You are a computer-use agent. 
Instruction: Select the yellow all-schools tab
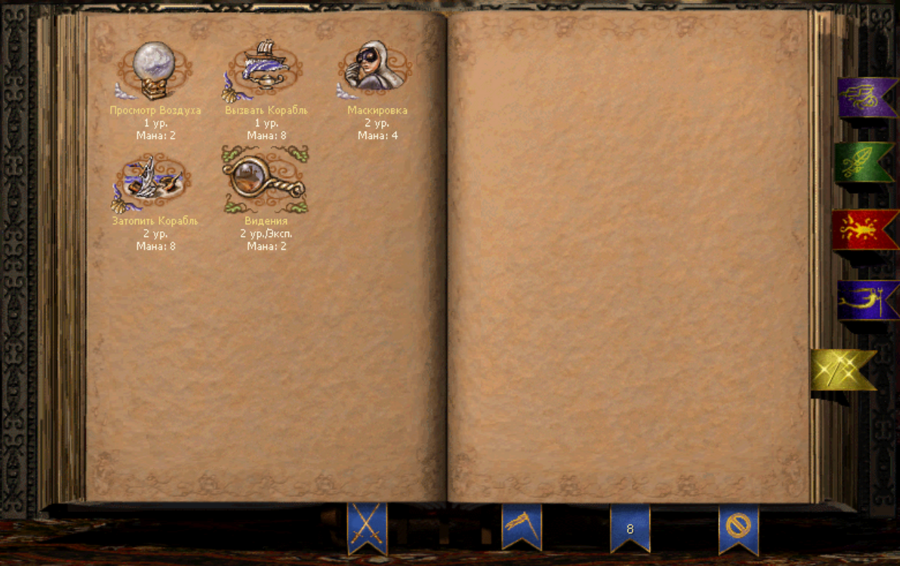click(842, 370)
